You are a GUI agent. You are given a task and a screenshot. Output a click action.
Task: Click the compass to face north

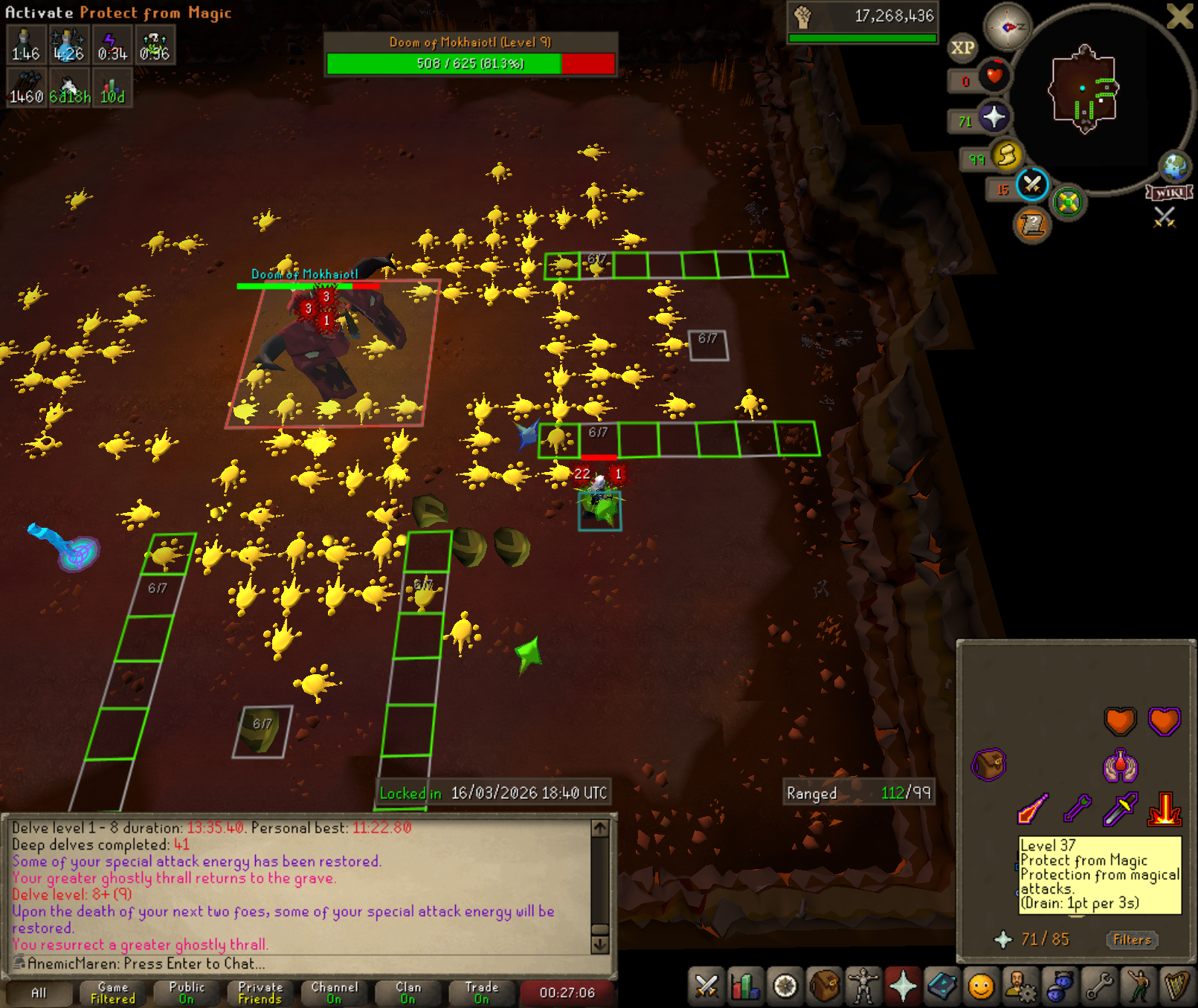(x=1008, y=27)
